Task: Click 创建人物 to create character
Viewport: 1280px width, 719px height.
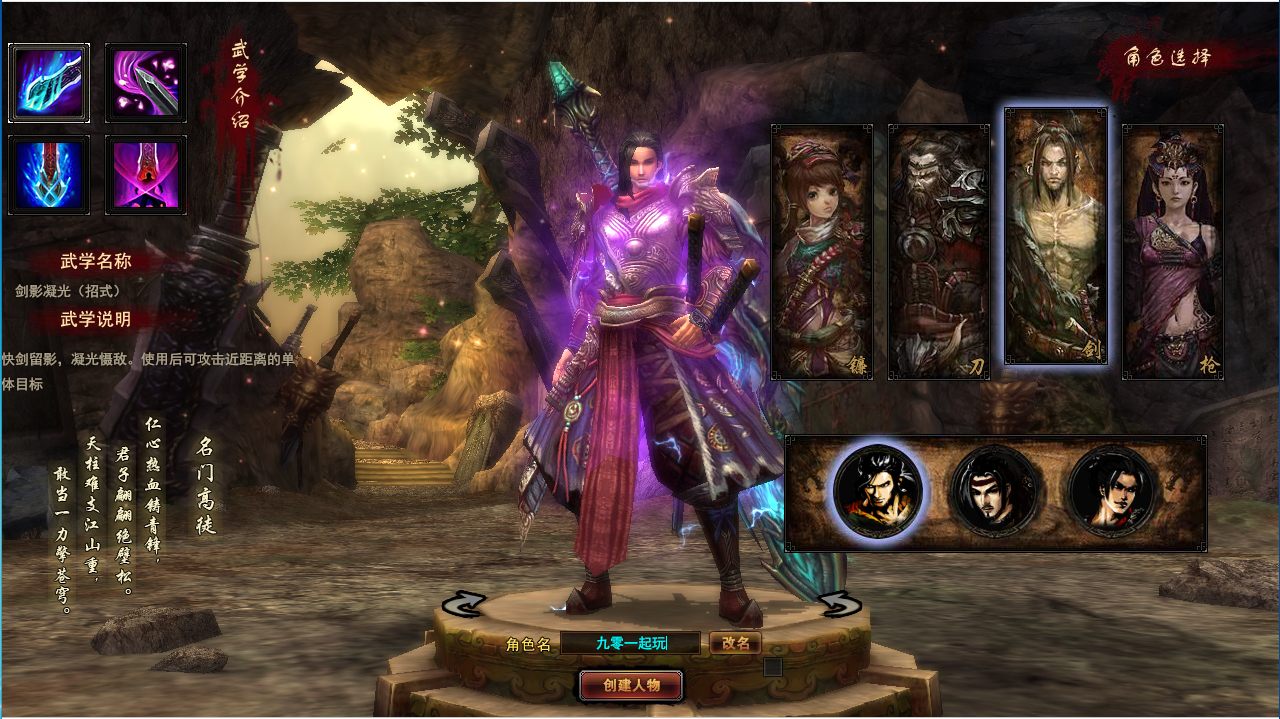Action: point(631,685)
